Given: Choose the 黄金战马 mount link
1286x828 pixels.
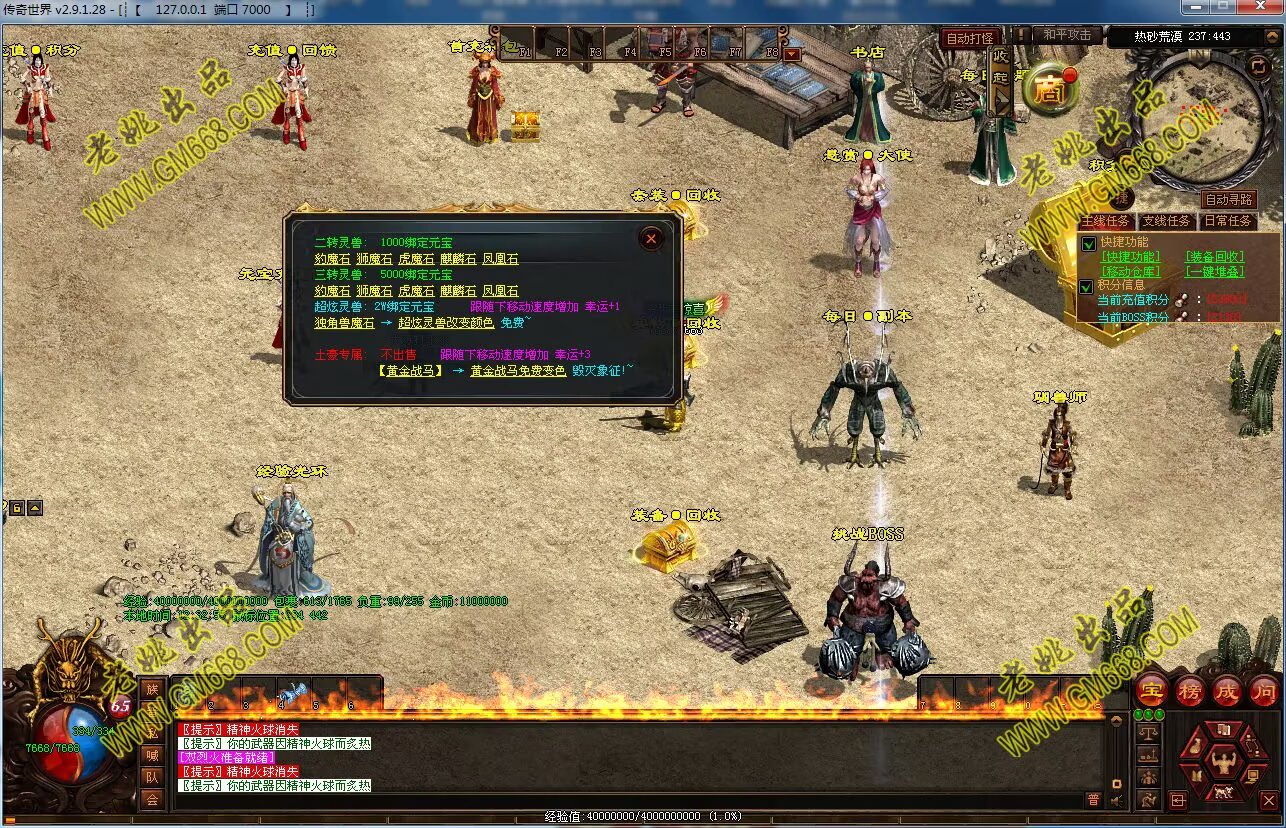Looking at the screenshot, I should 410,370.
